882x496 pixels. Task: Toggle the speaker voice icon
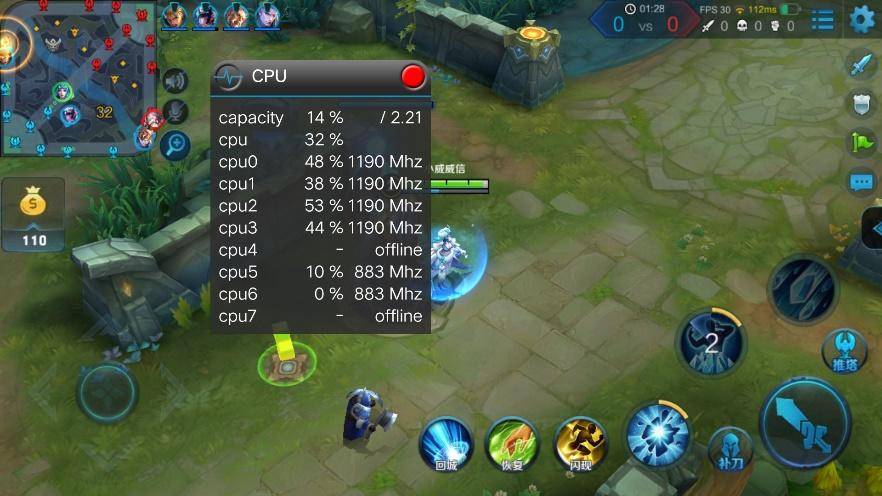(x=176, y=82)
